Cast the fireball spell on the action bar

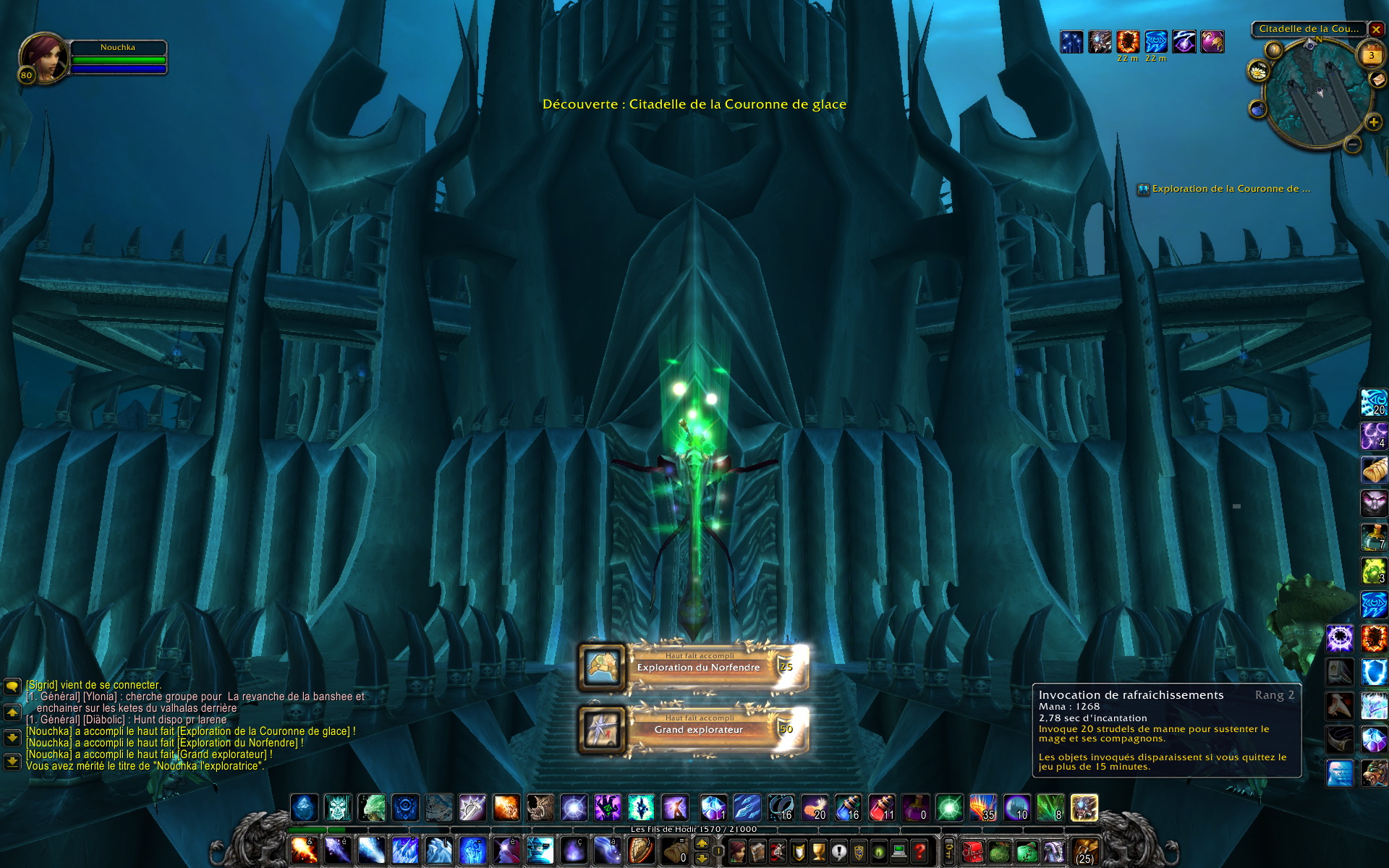304,851
